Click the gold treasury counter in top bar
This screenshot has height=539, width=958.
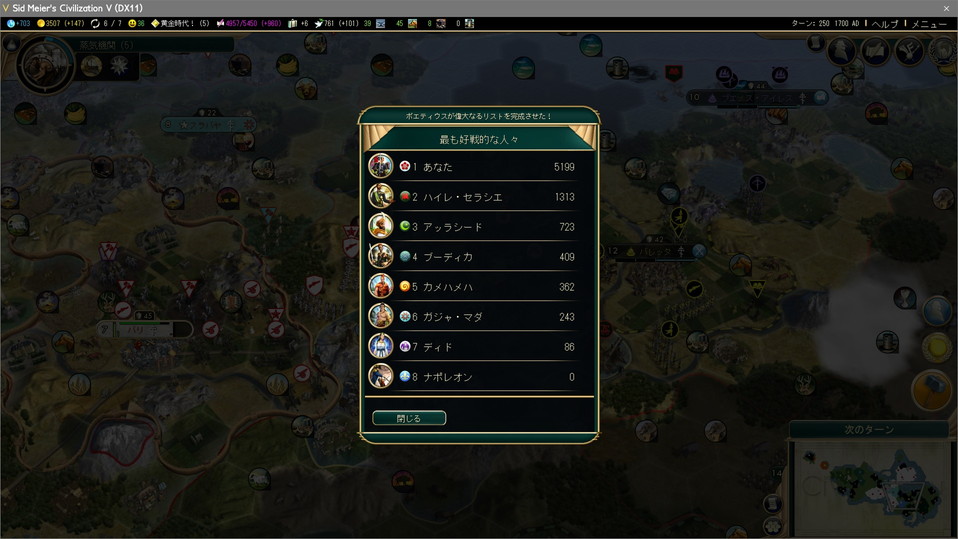click(62, 23)
